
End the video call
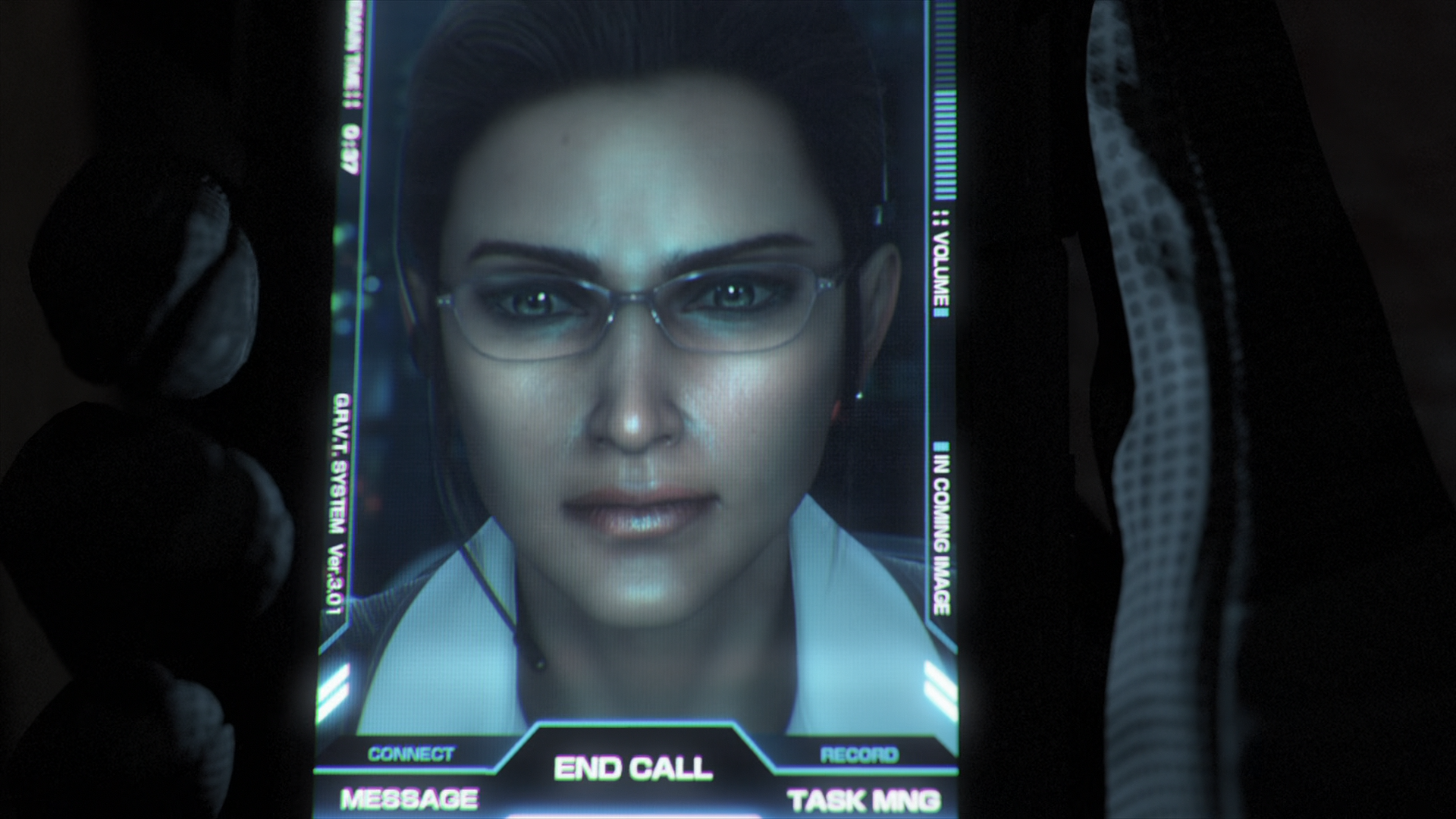(x=633, y=768)
